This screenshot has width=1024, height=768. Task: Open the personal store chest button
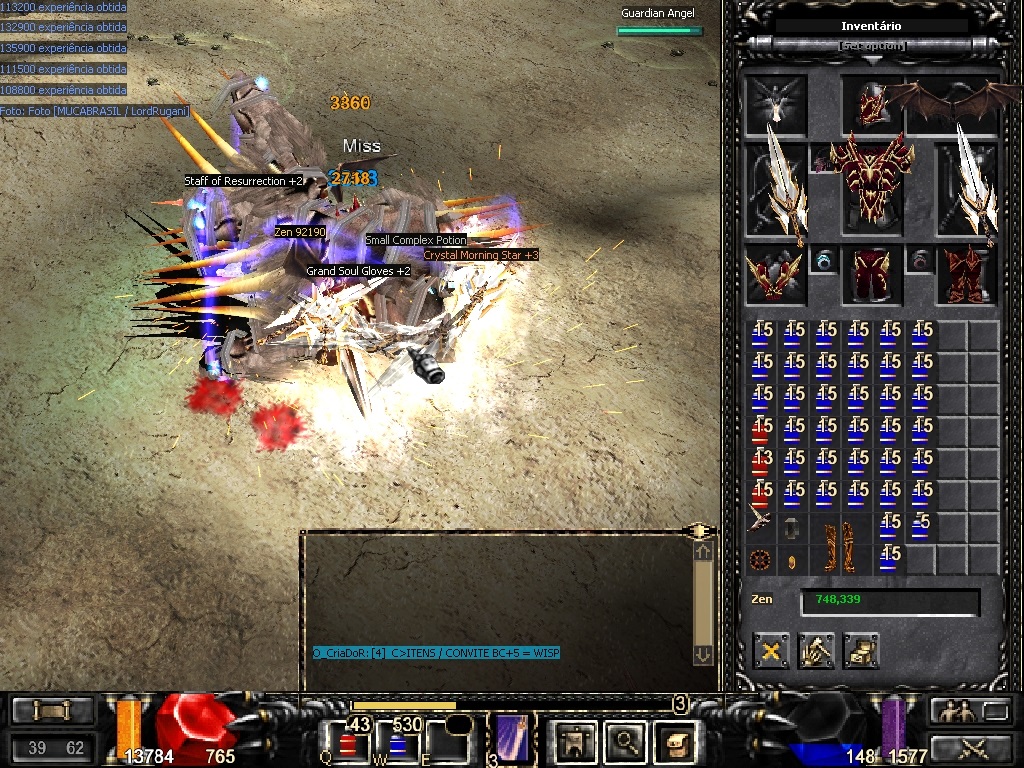pyautogui.click(x=861, y=651)
